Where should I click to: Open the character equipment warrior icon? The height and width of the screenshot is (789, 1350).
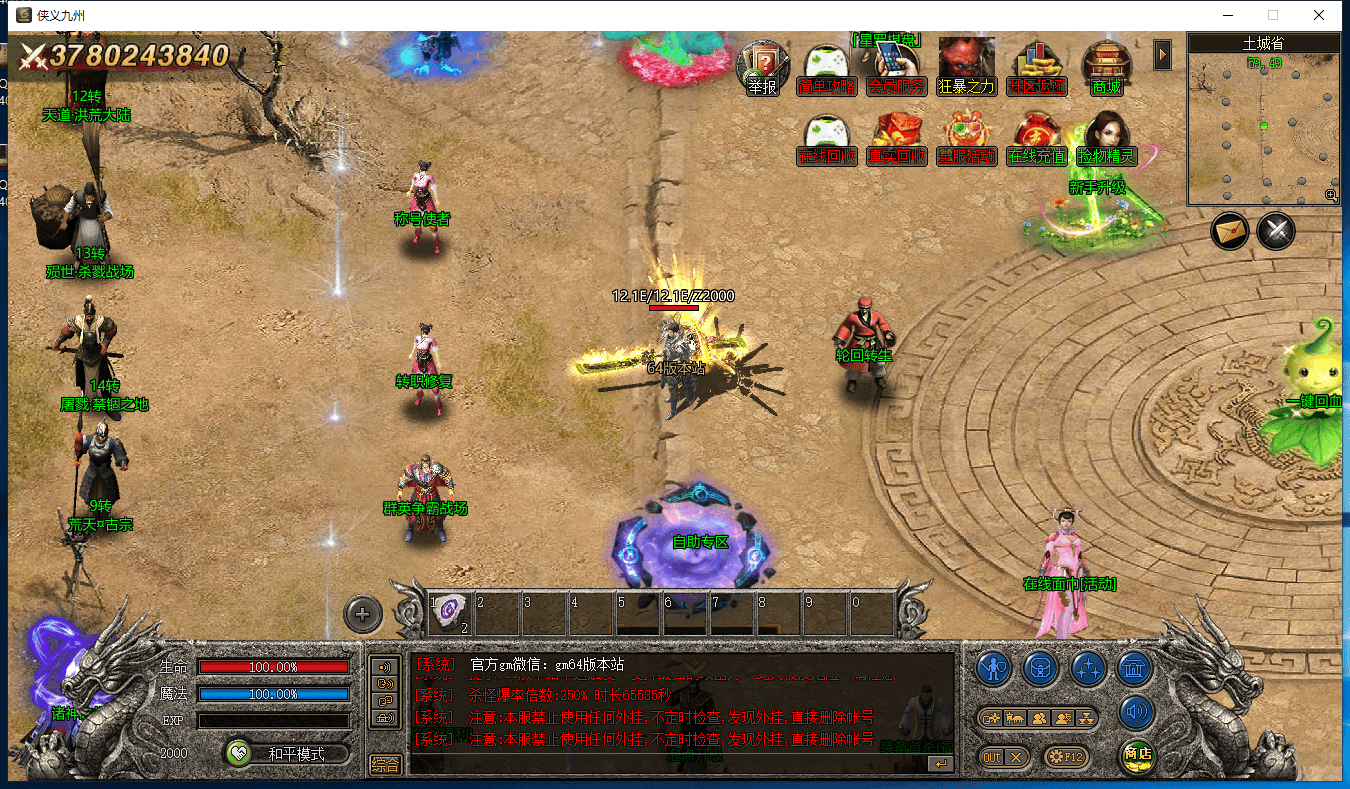[x=993, y=668]
